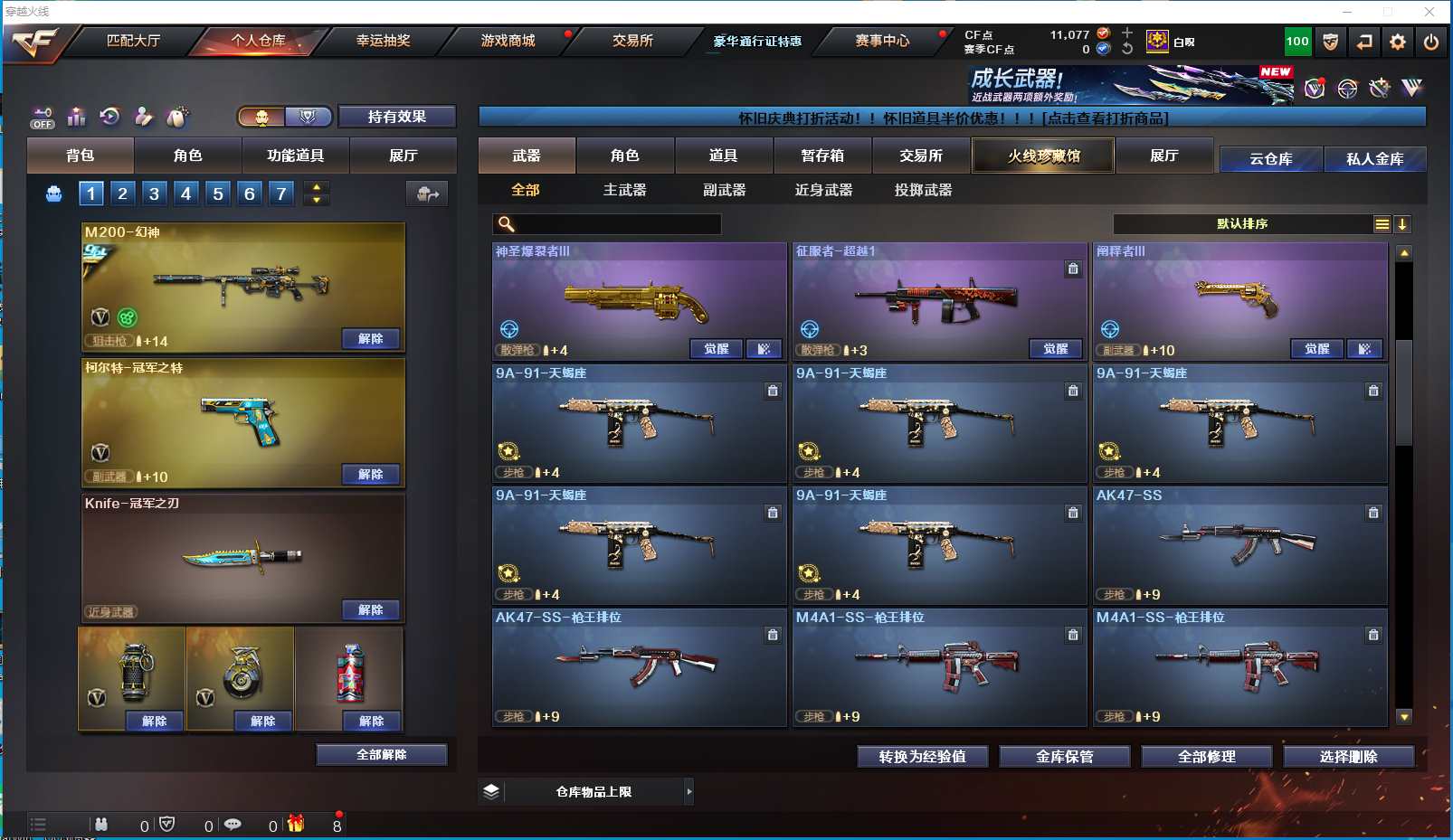Filter by 主武器 primary weapons
1453x840 pixels.
pos(624,190)
